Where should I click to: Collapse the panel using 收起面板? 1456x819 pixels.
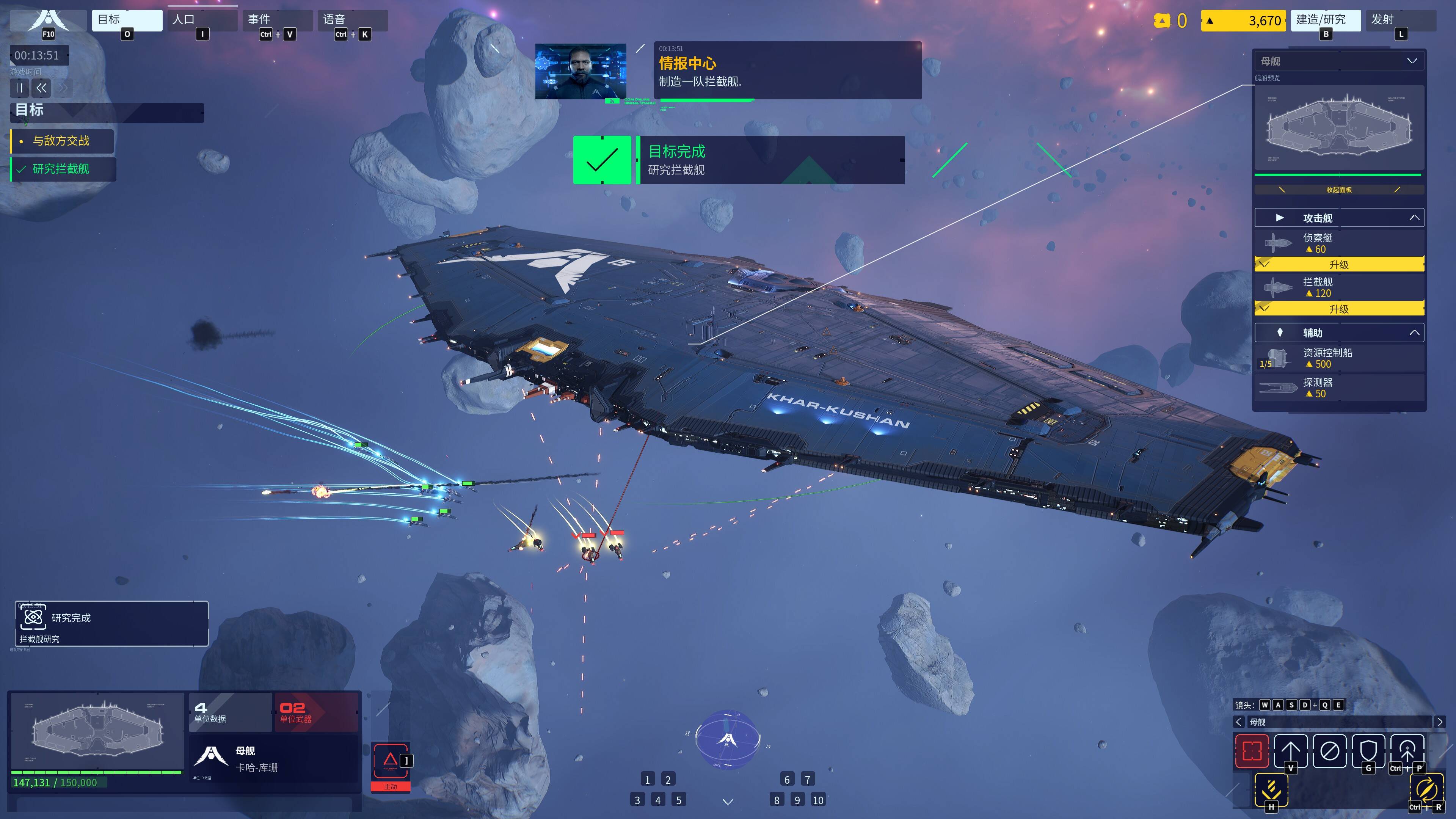click(1338, 190)
